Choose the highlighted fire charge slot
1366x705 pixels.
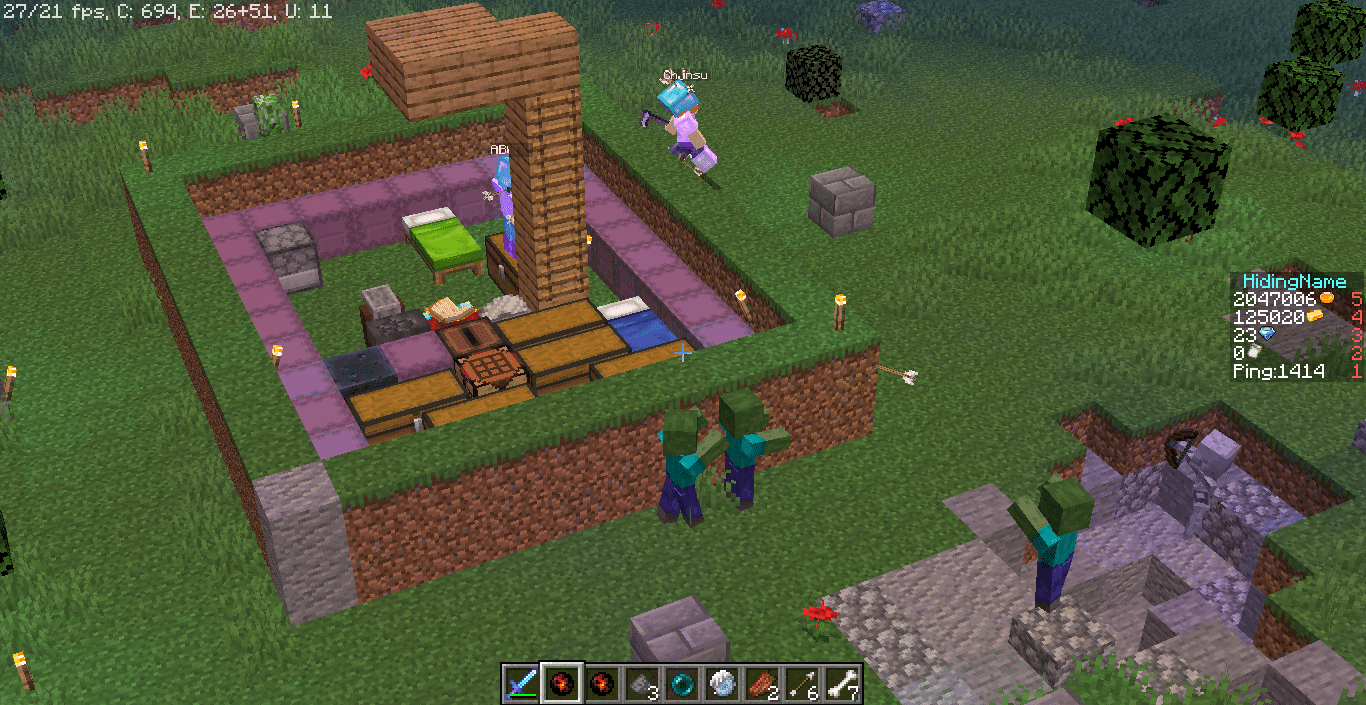coord(561,684)
